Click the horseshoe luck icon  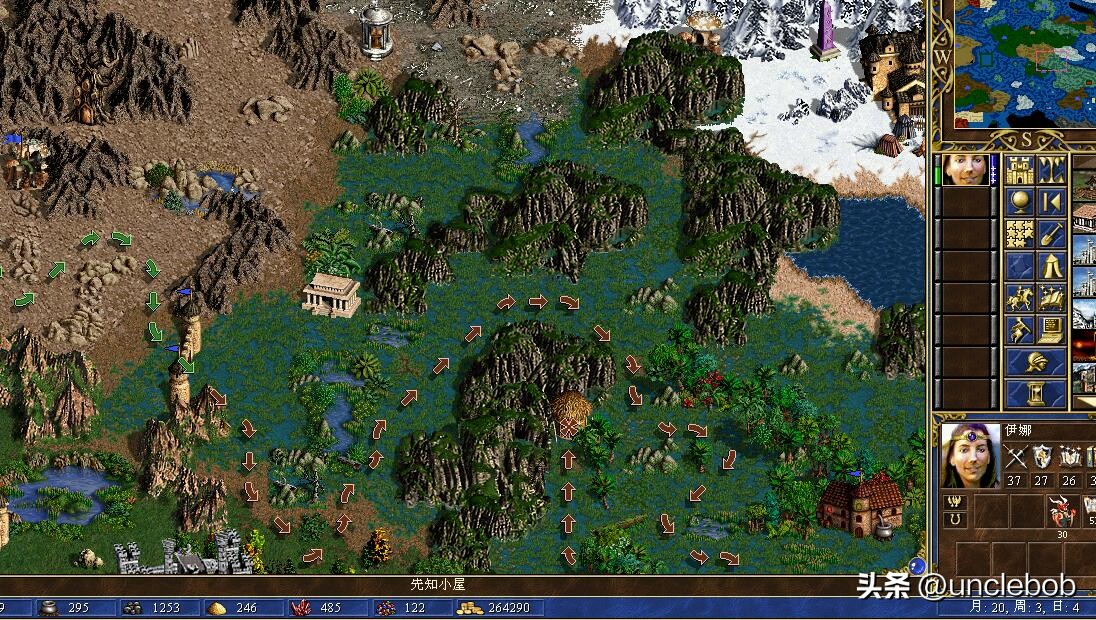tap(955, 520)
